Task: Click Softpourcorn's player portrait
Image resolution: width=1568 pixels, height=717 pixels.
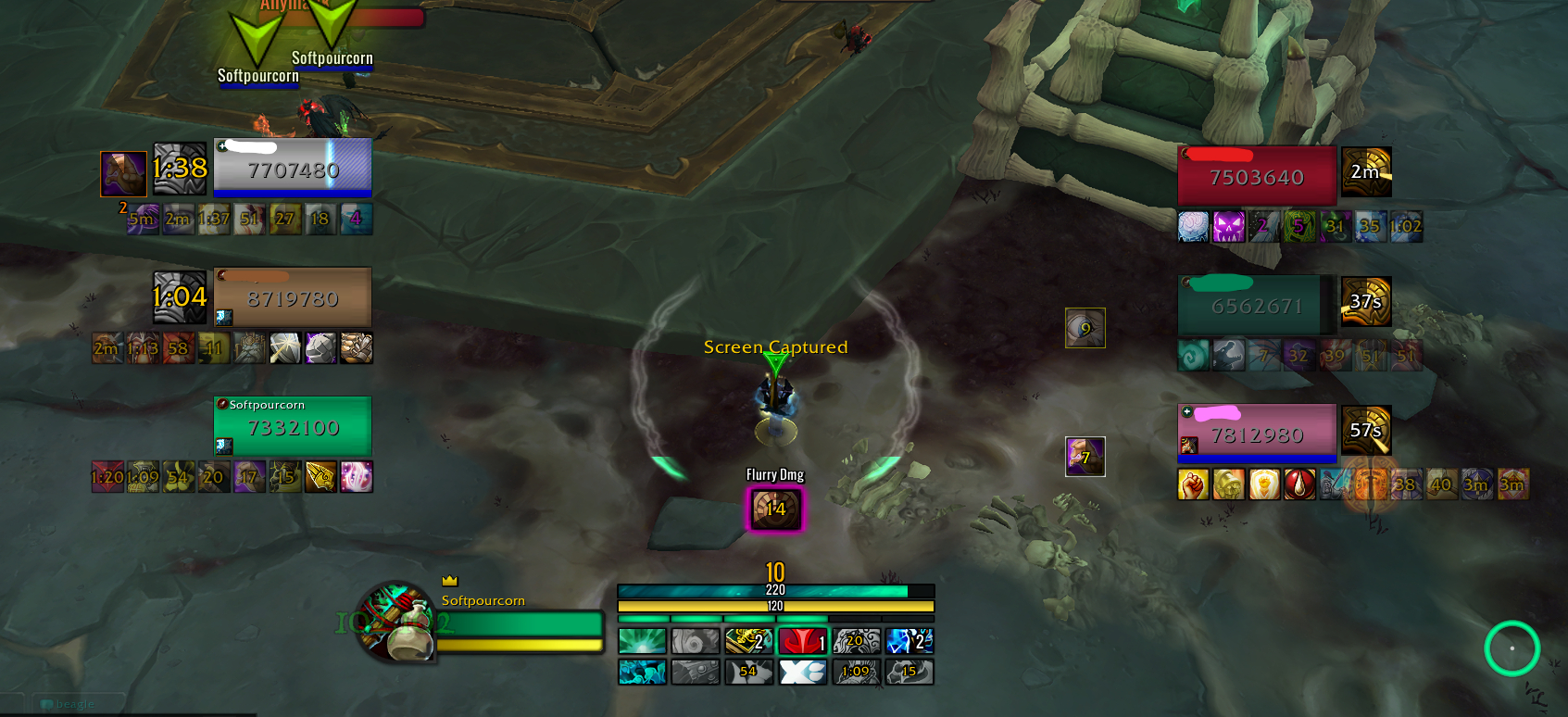Action: coord(396,622)
